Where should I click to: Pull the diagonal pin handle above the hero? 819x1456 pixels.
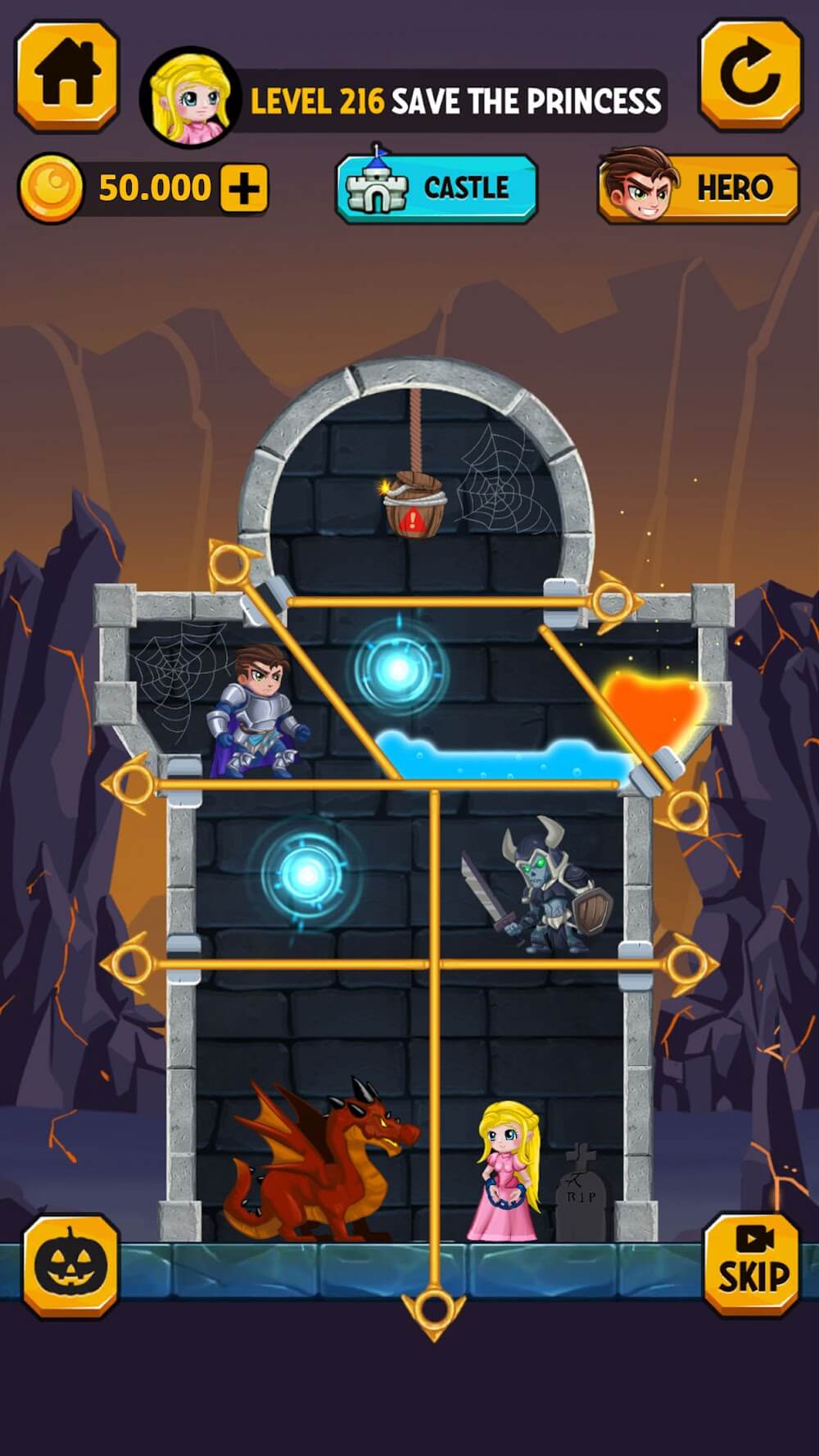tap(229, 563)
